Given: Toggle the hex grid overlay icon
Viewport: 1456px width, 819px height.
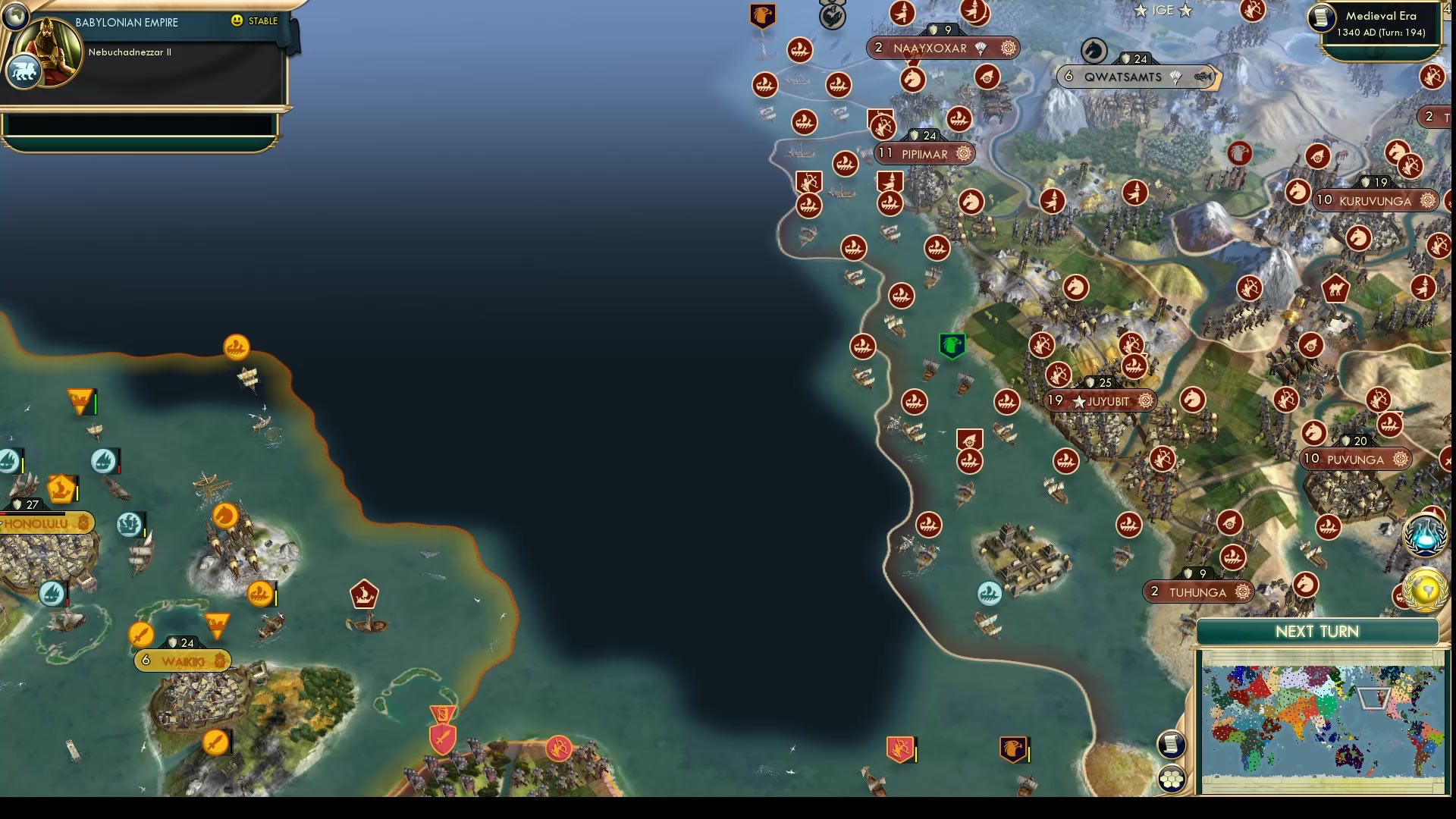Looking at the screenshot, I should pyautogui.click(x=1172, y=778).
